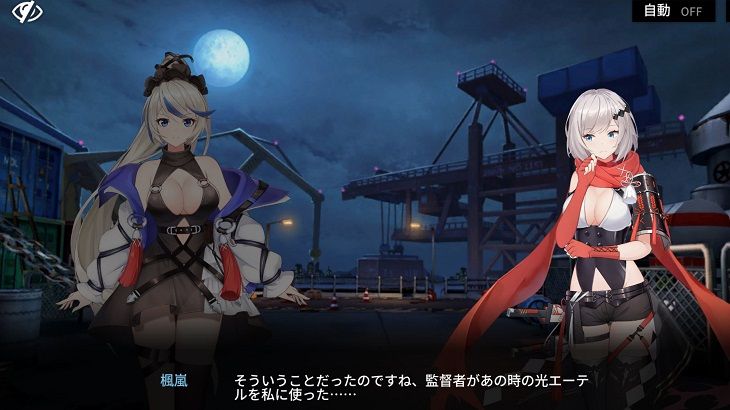Toggle the 自動 auto-play button

(672, 11)
